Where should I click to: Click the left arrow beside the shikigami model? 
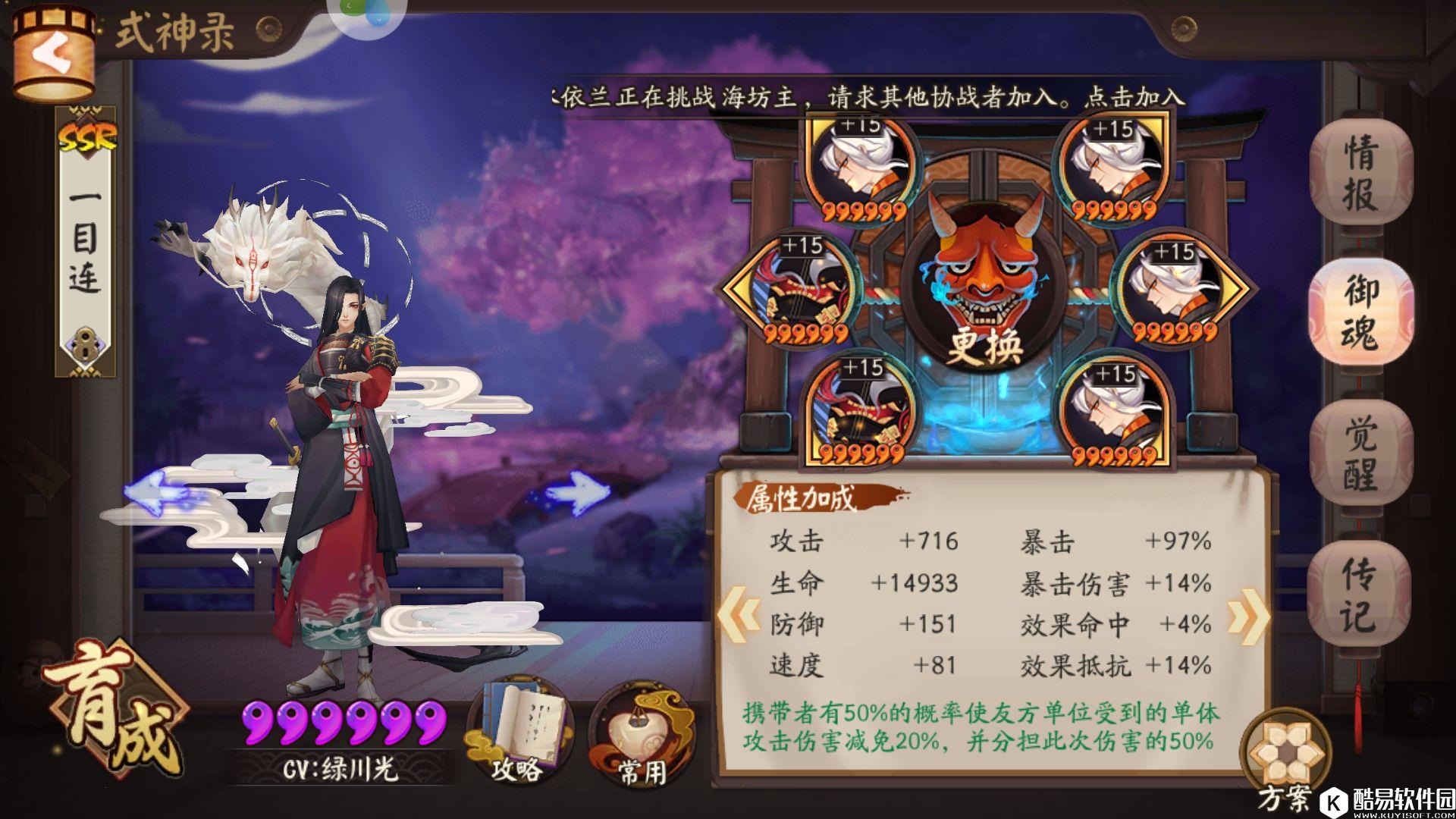[155, 493]
